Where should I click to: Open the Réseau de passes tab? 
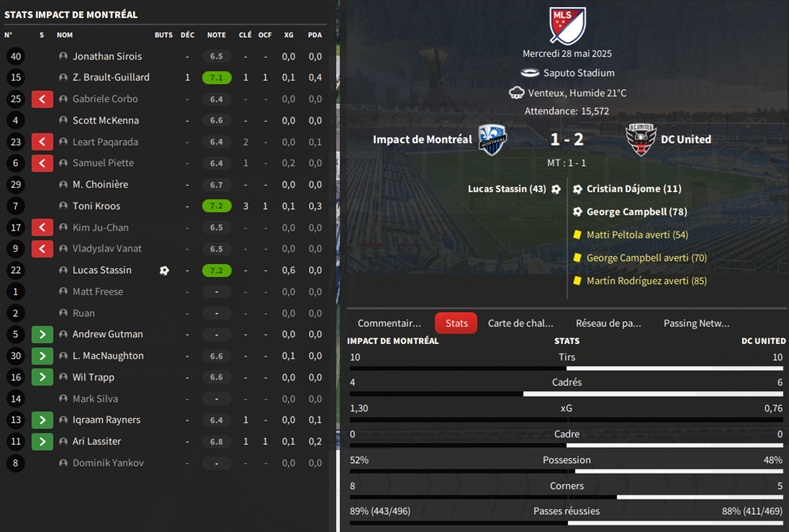[x=608, y=323]
